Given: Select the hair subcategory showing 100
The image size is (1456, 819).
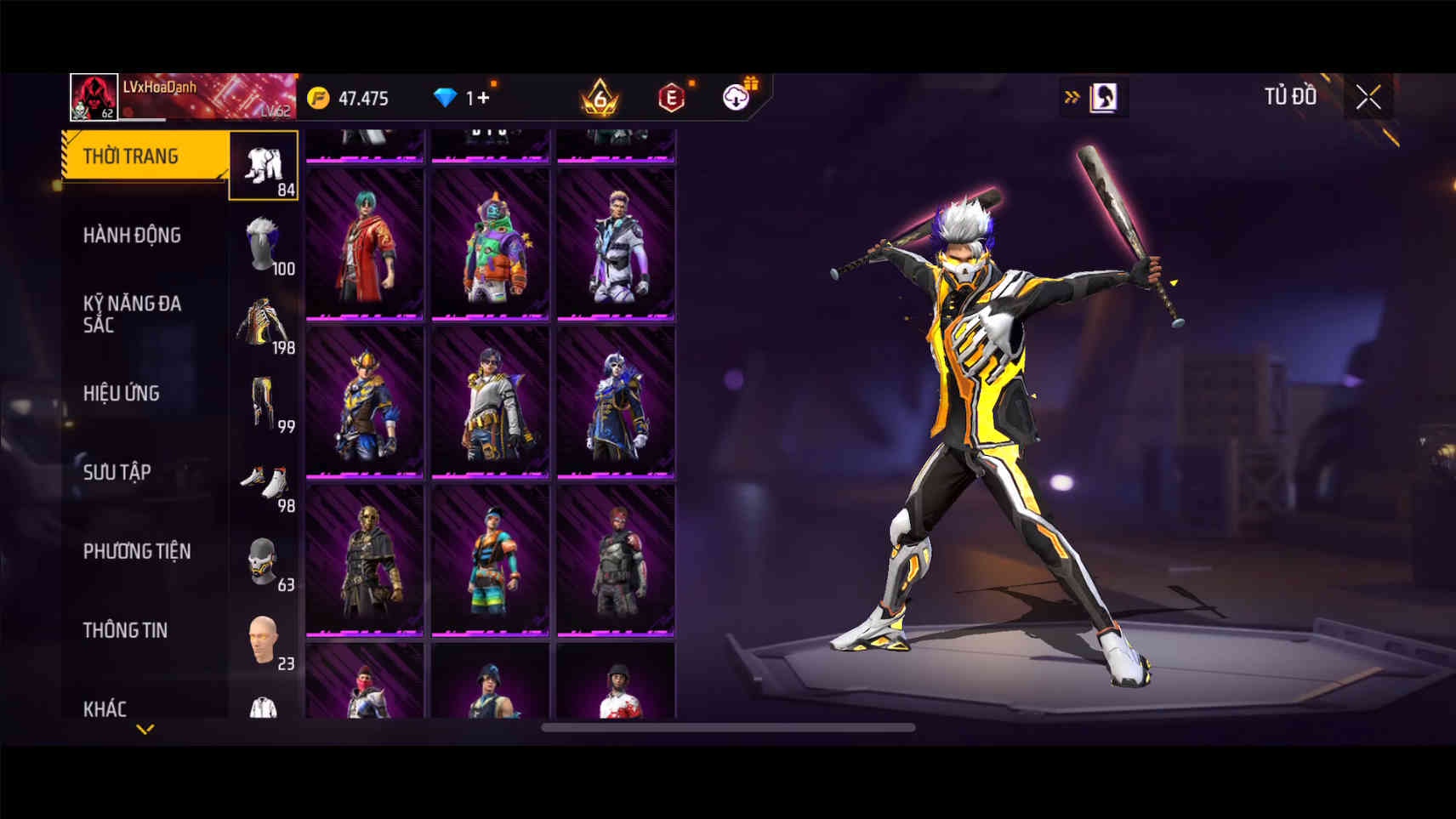Looking at the screenshot, I should [x=264, y=246].
